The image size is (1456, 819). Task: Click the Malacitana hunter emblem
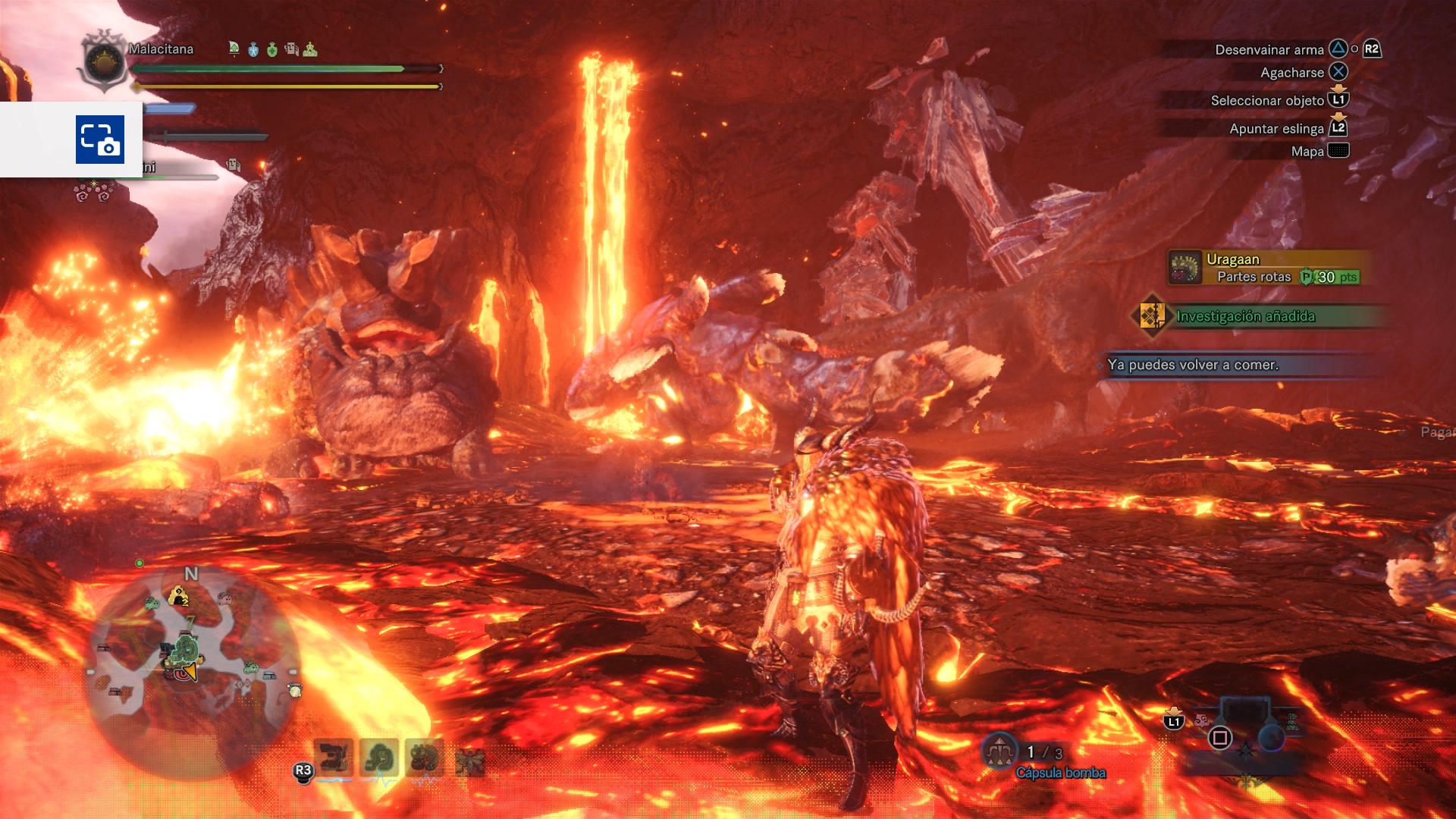click(104, 61)
